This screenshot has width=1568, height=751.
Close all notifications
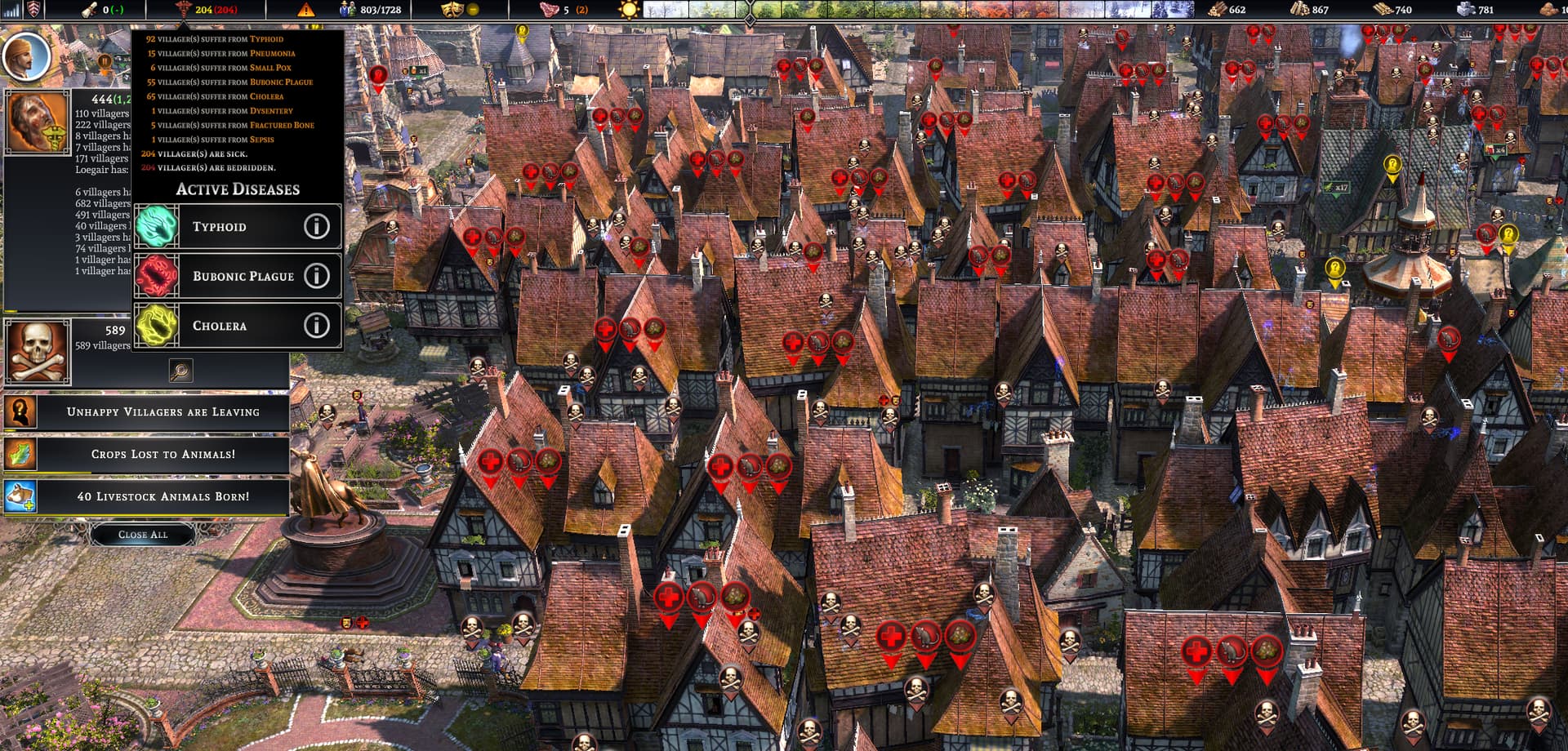coord(143,535)
